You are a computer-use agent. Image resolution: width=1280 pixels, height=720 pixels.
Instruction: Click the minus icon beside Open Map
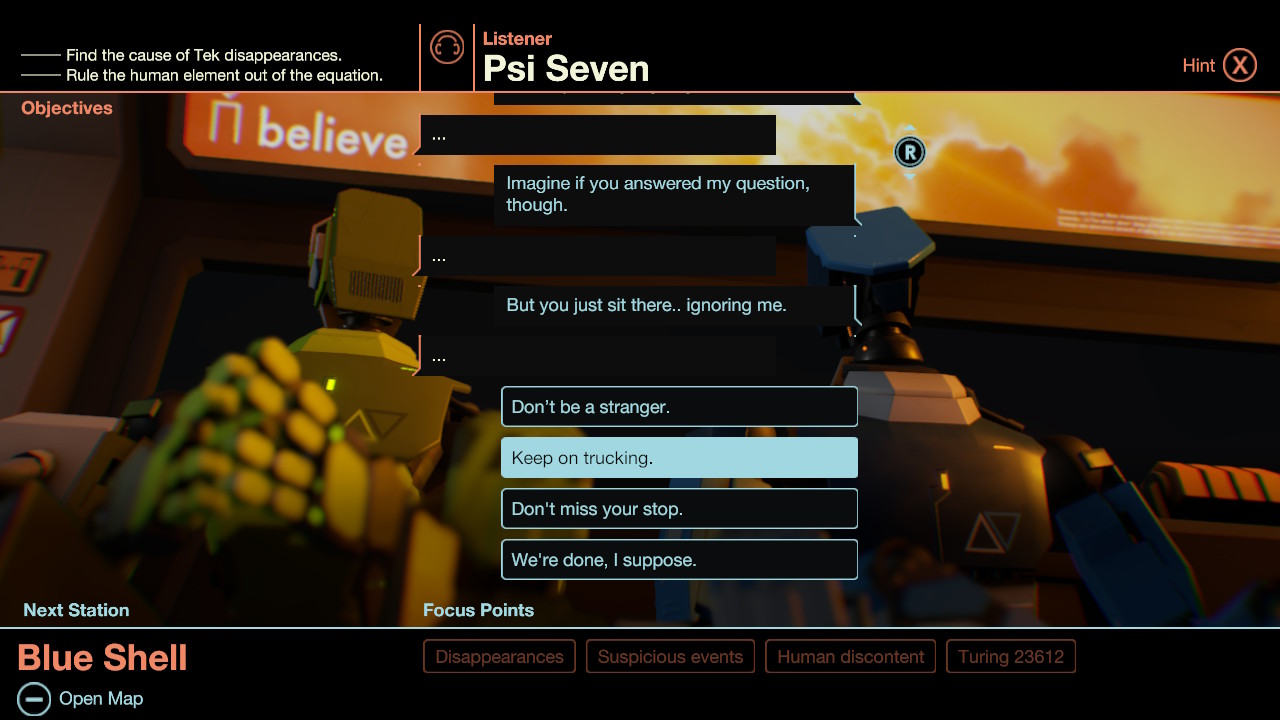(36, 698)
